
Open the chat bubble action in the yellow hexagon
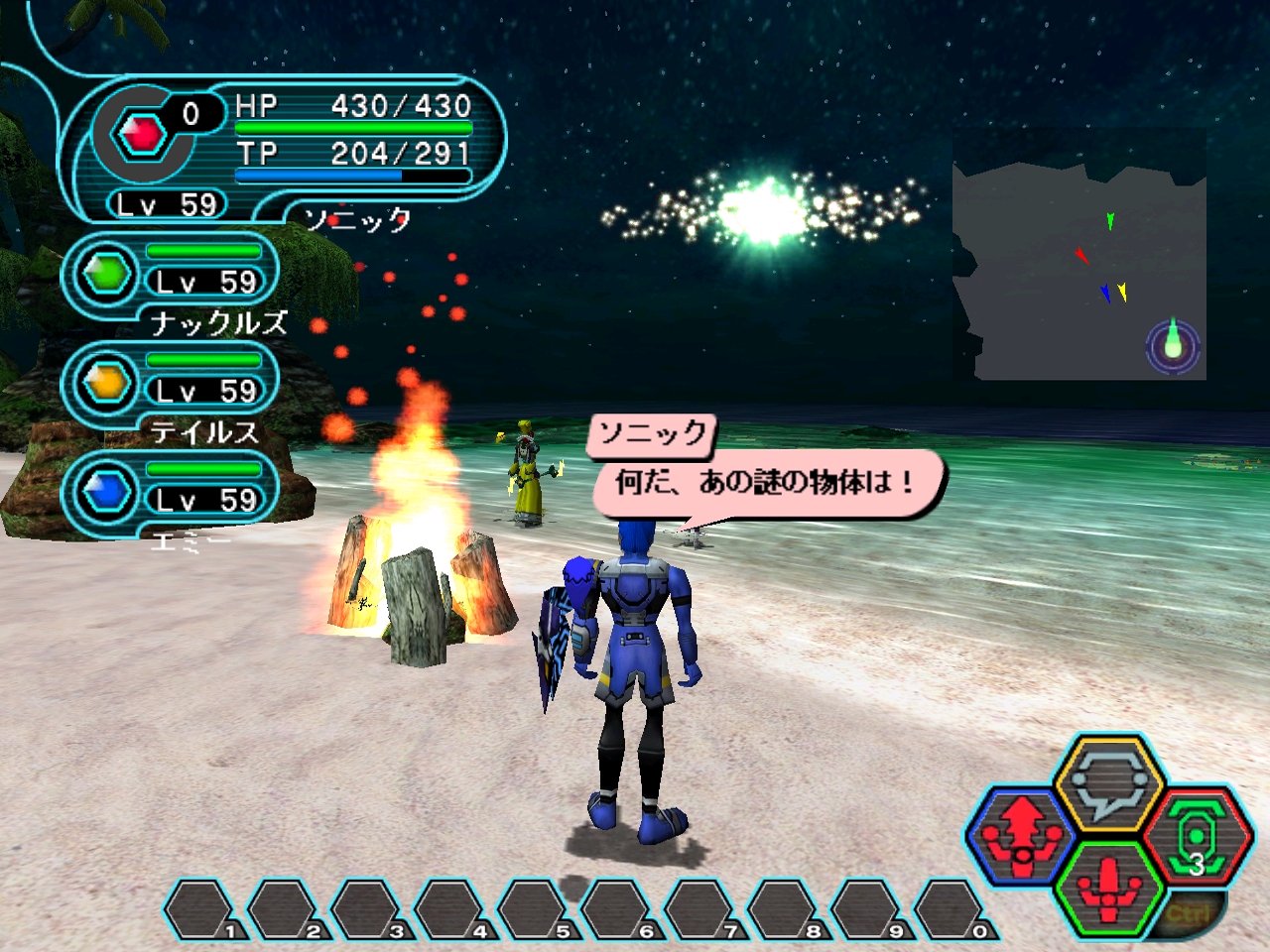click(1108, 782)
